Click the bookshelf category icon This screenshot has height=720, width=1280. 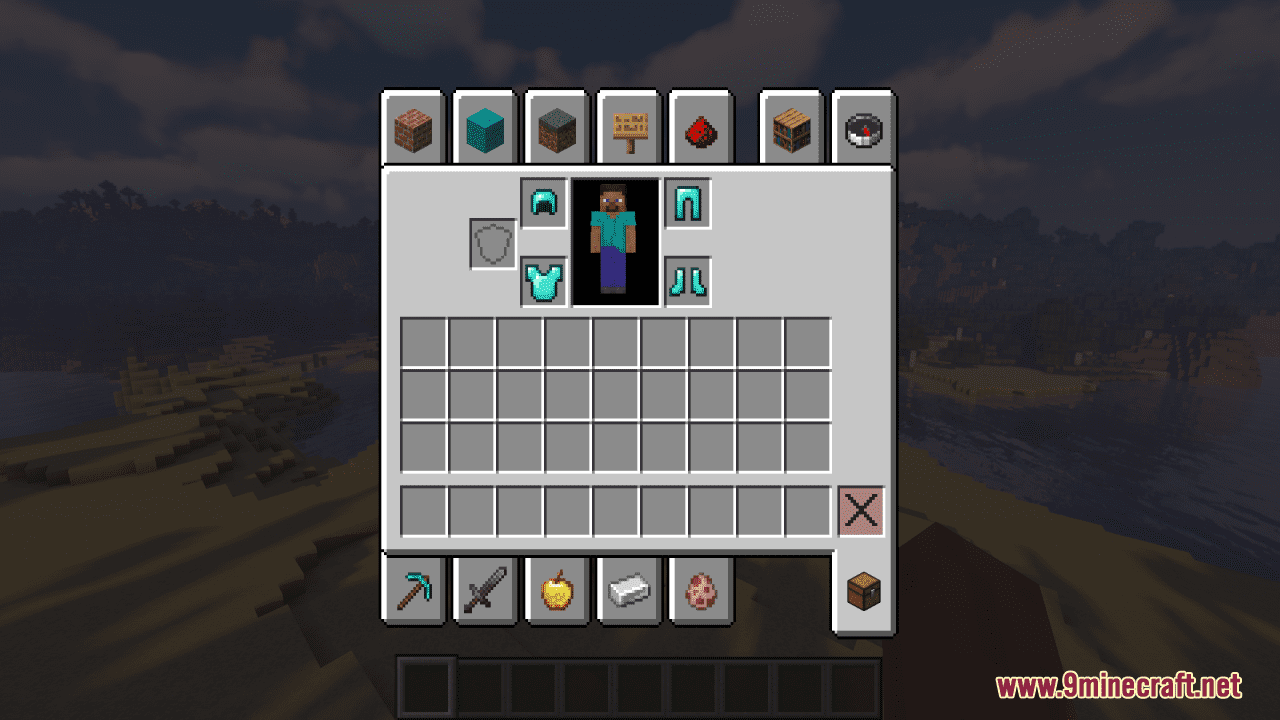[792, 128]
